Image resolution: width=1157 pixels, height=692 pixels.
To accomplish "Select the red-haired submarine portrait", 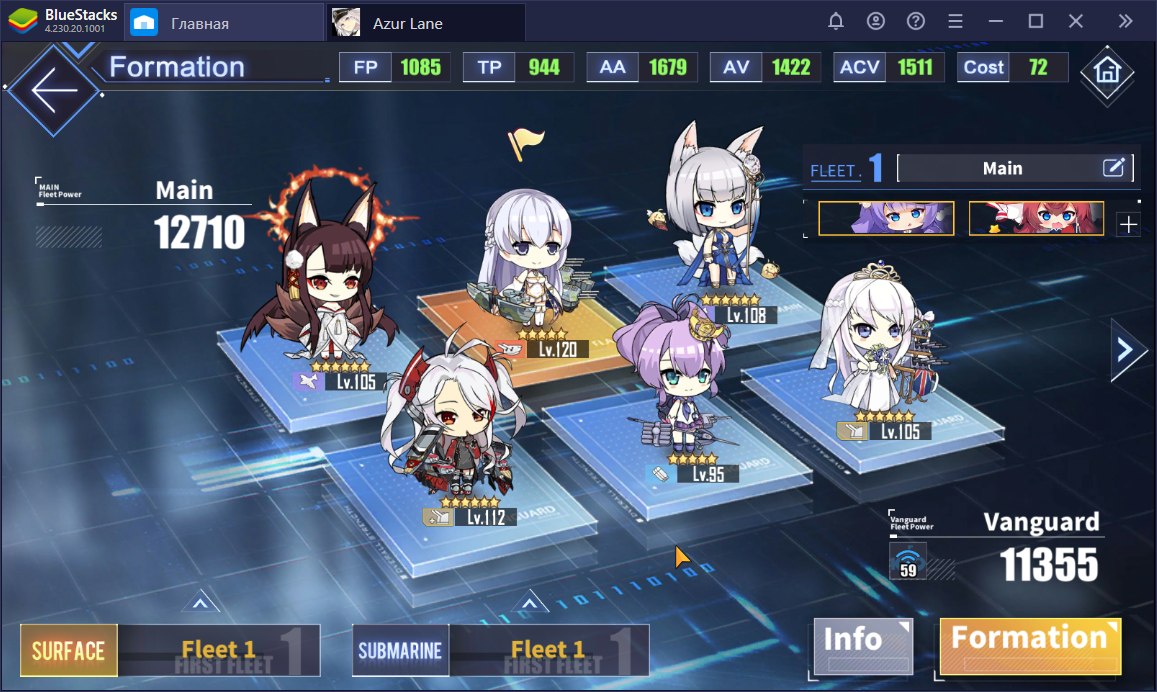I will click(x=1036, y=219).
